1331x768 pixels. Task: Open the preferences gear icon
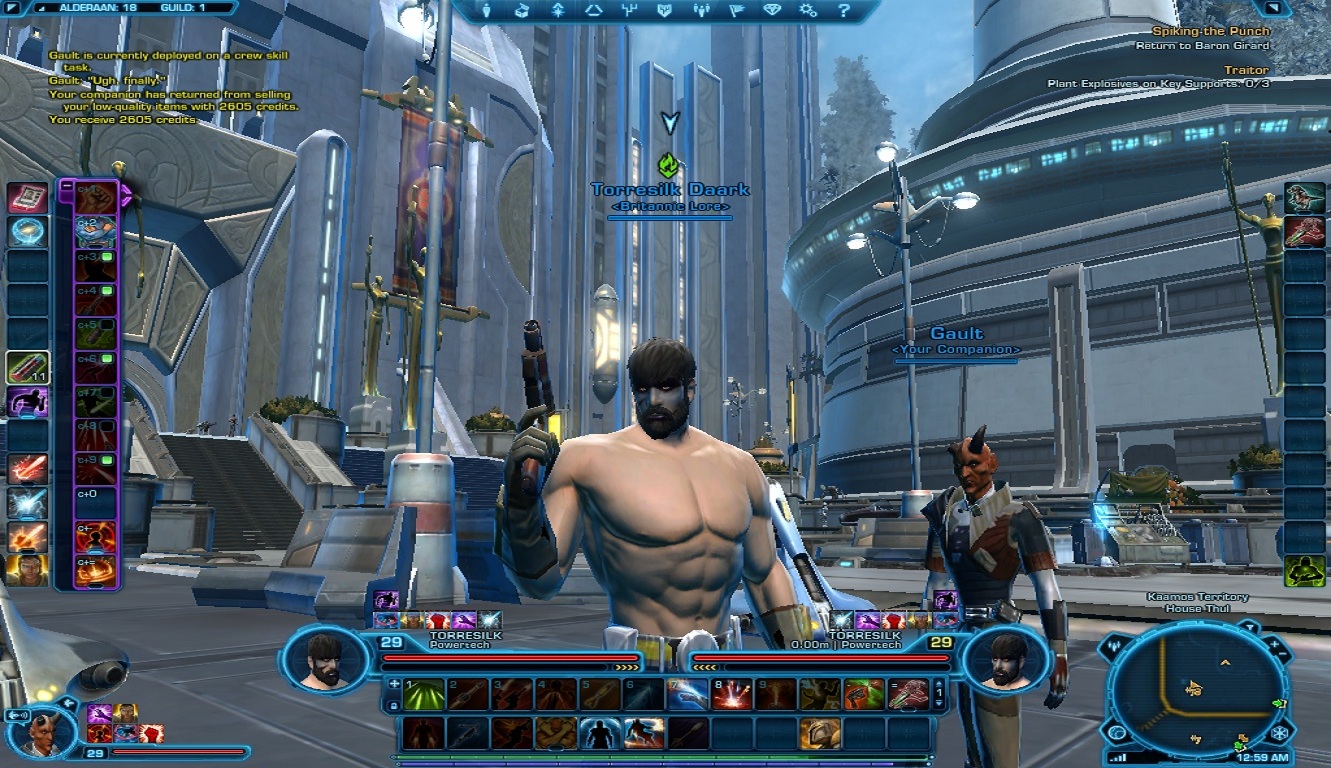(808, 12)
